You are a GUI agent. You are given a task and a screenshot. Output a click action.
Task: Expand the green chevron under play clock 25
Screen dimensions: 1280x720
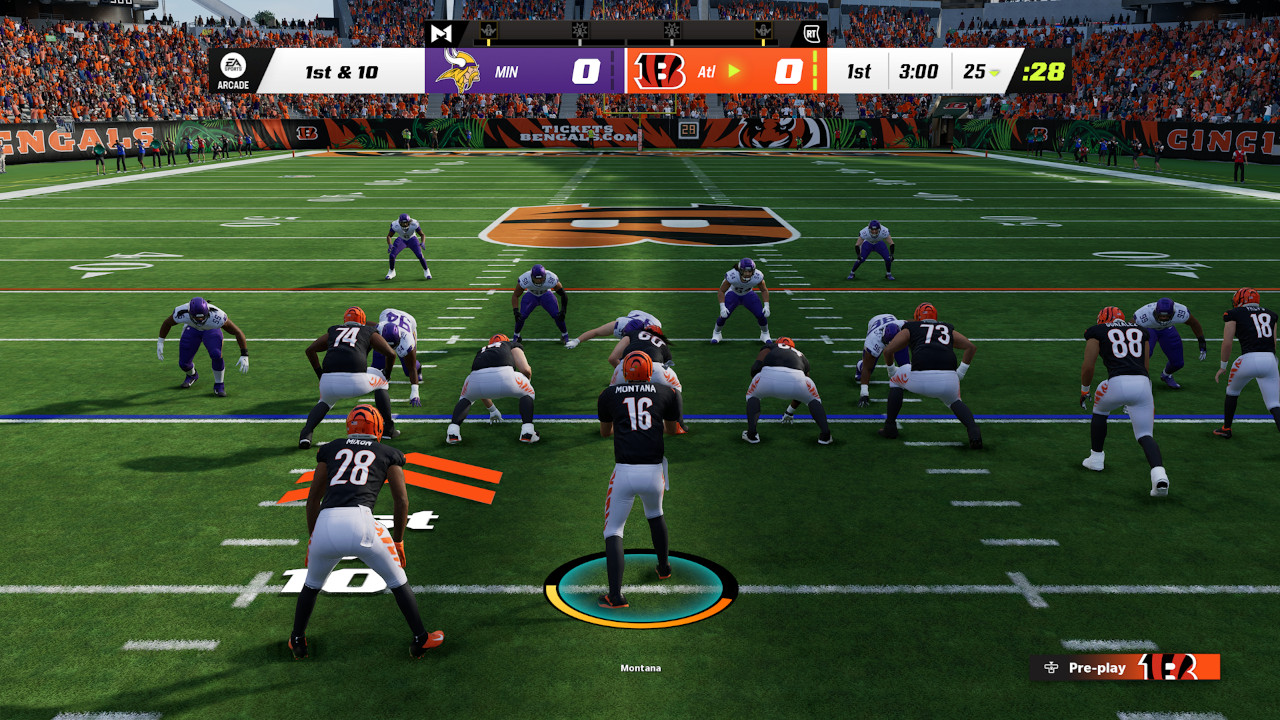pos(995,73)
